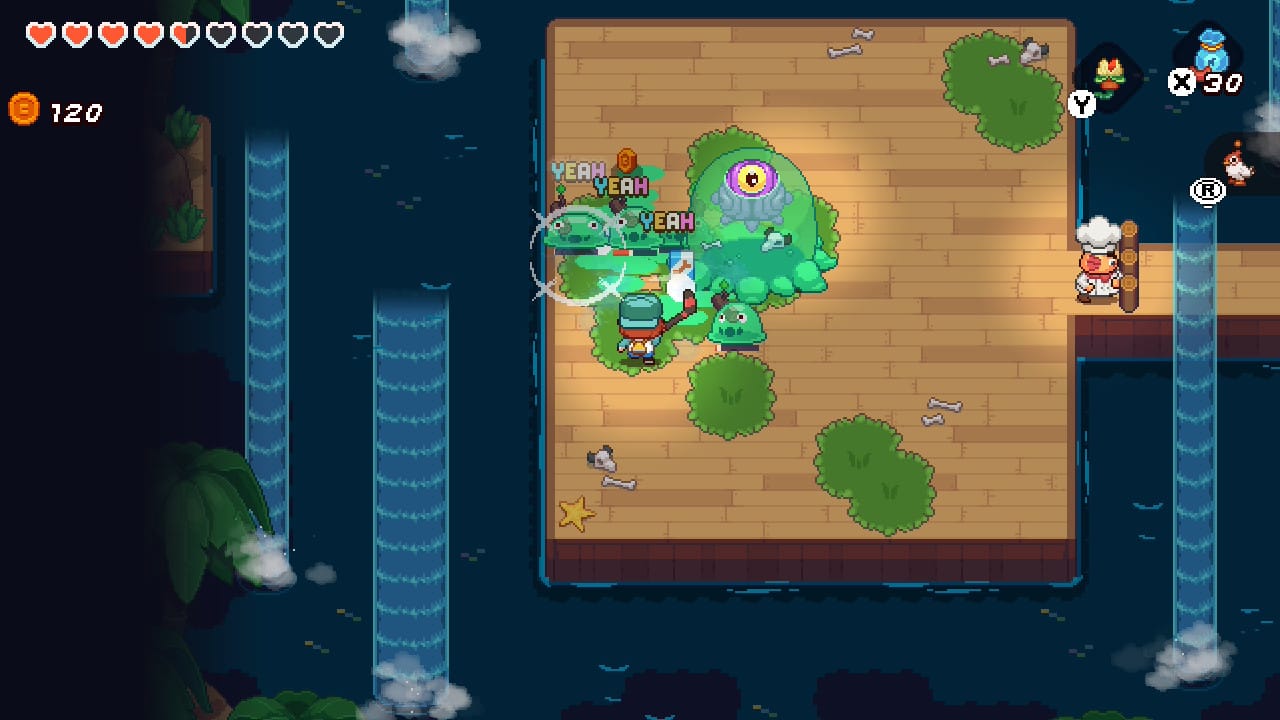The width and height of the screenshot is (1280, 720).
Task: Click the yellow star on the floor
Action: tap(576, 511)
